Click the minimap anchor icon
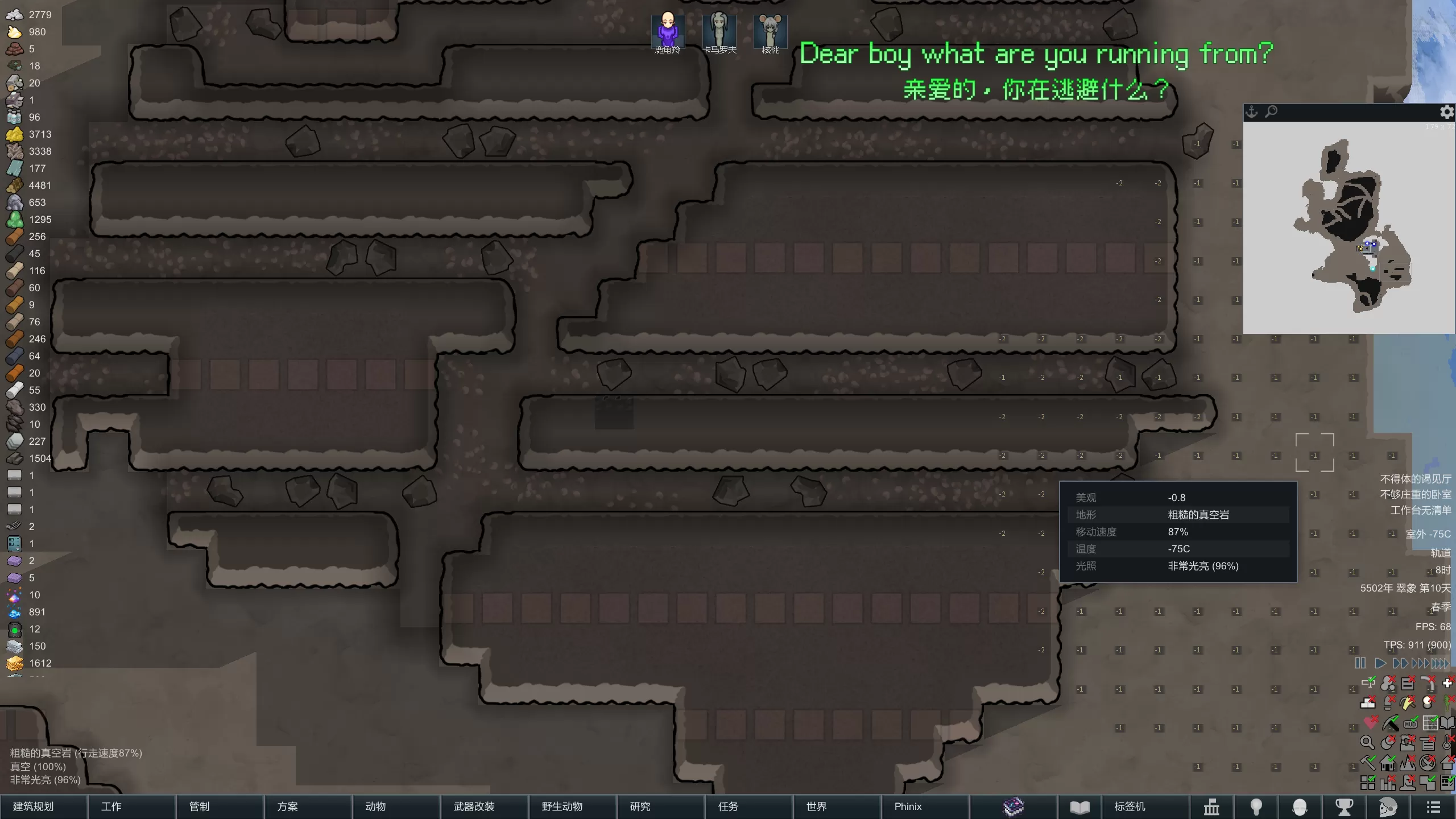 click(x=1251, y=112)
